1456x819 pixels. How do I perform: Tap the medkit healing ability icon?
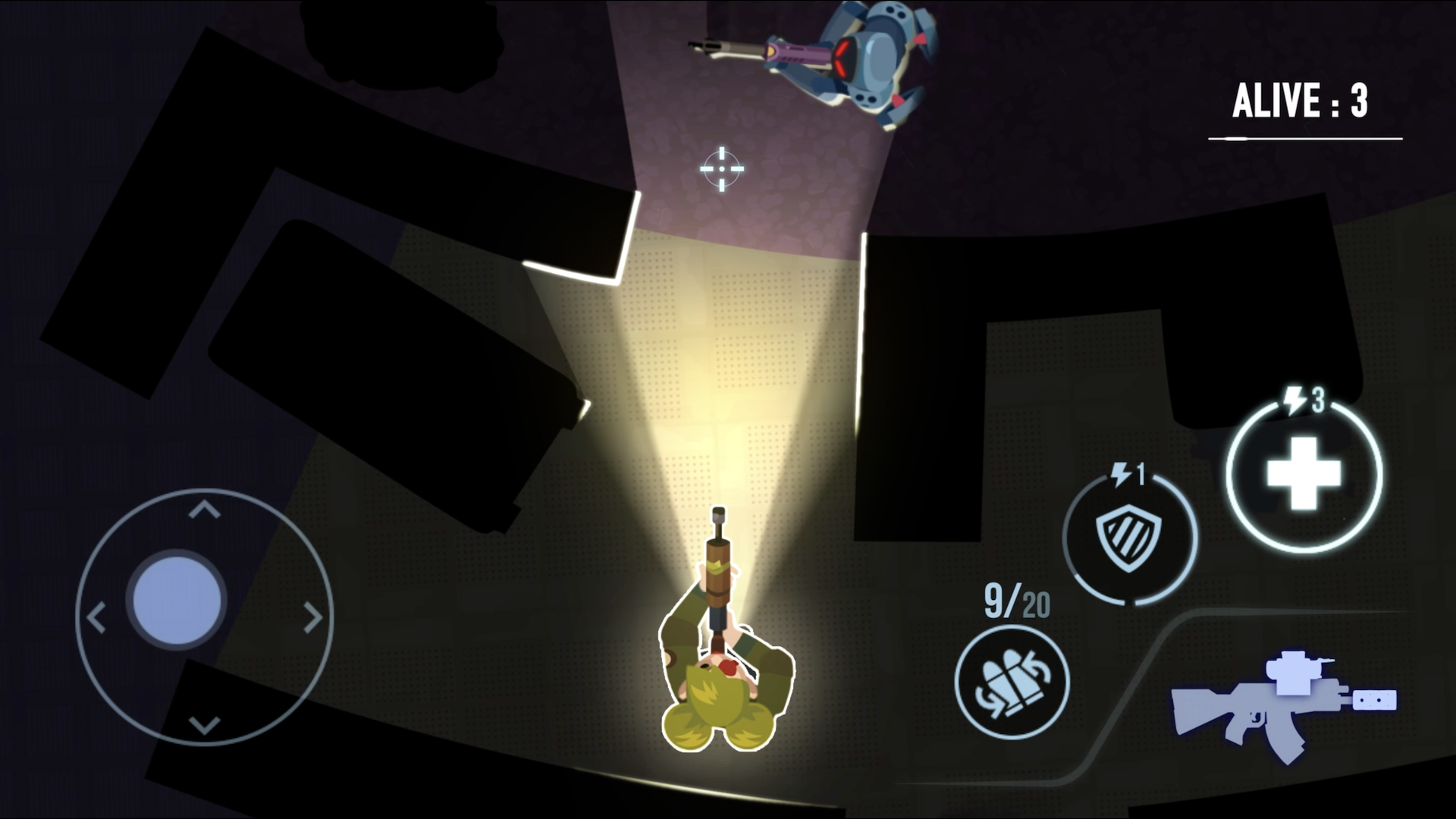(1301, 472)
